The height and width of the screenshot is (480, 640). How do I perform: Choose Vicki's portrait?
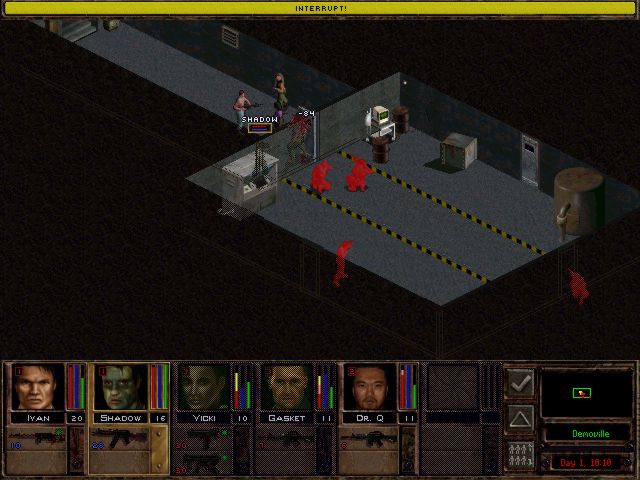click(x=204, y=387)
